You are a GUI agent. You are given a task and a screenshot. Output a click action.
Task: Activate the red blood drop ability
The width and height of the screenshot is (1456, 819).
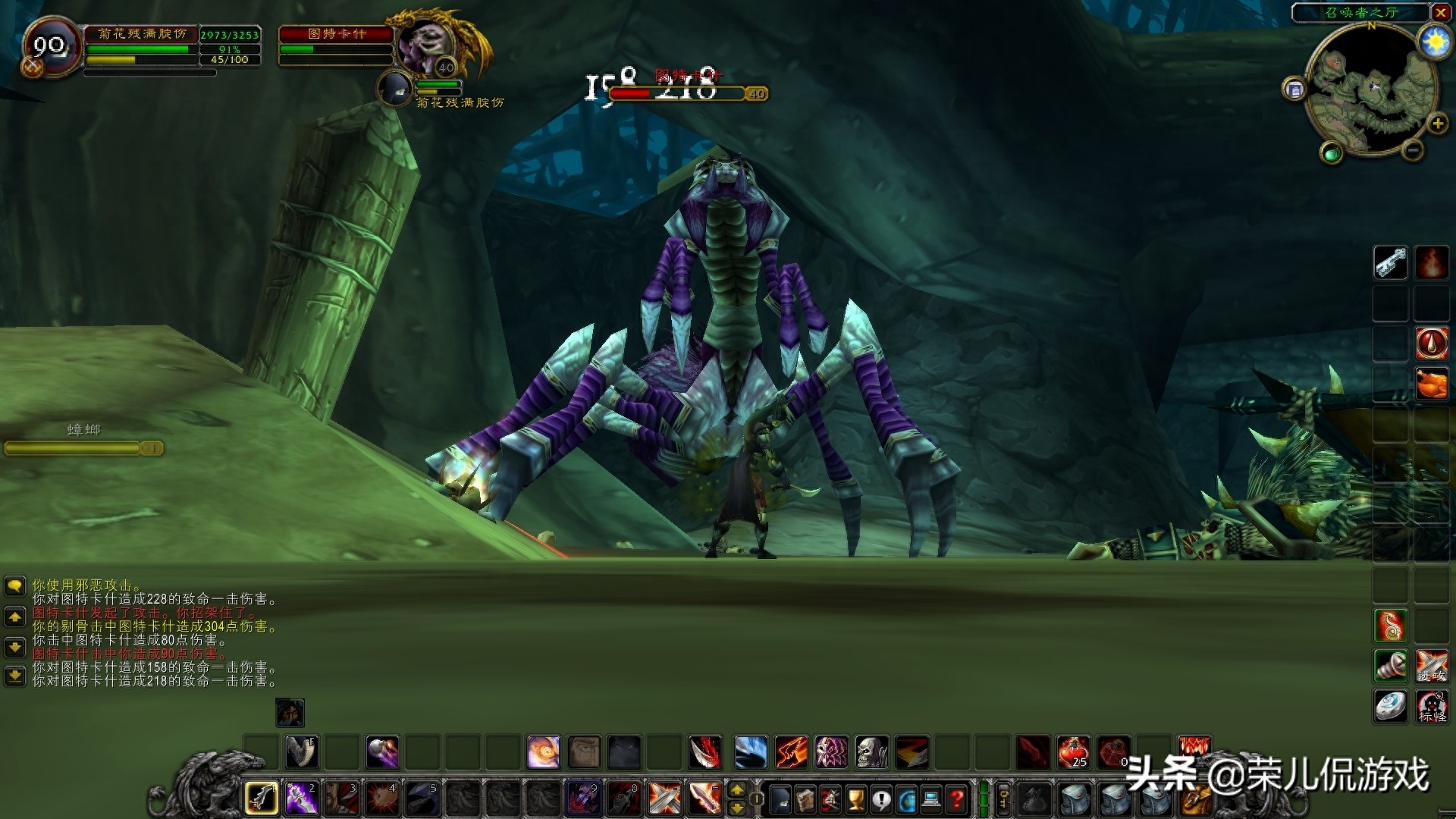pyautogui.click(x=1431, y=343)
